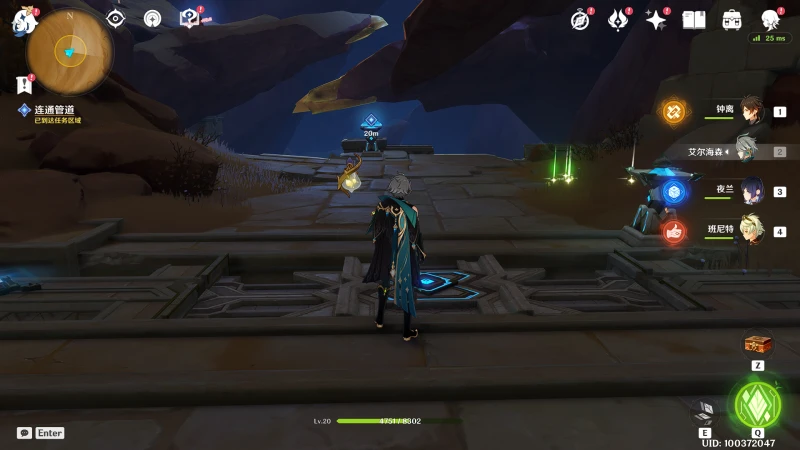Use the treasure chest gadget
This screenshot has height=450, width=800.
tap(758, 345)
